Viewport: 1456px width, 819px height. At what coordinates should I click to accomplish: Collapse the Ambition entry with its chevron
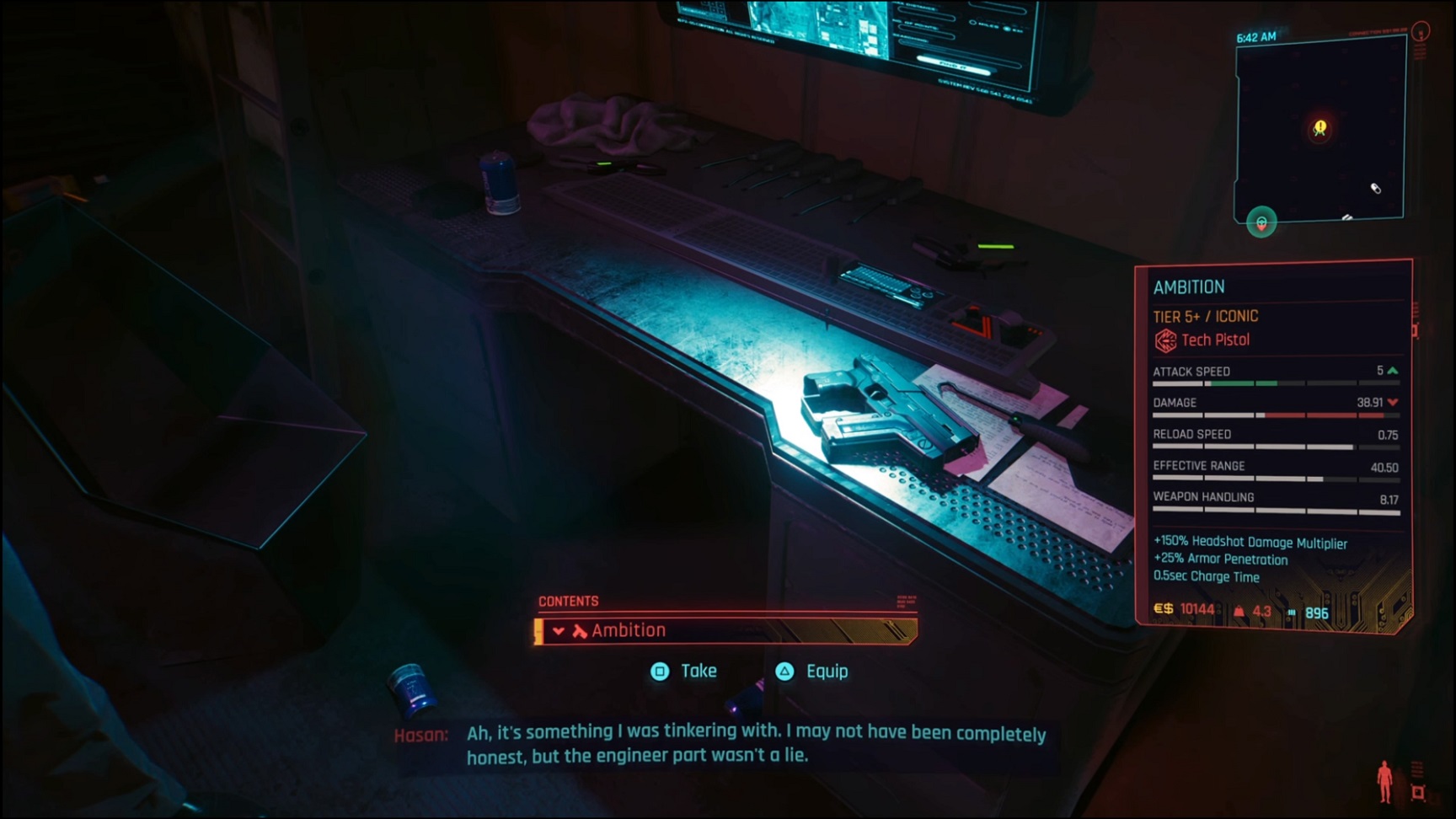[557, 629]
